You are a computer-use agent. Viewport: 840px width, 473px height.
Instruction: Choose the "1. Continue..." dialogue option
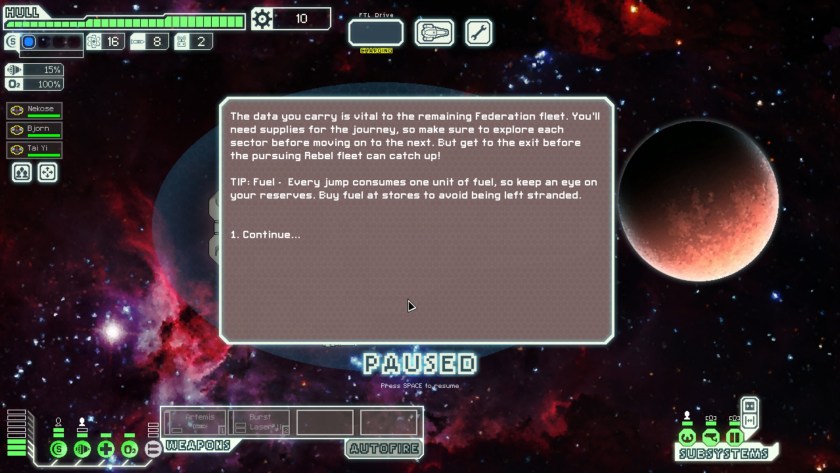[x=265, y=235]
